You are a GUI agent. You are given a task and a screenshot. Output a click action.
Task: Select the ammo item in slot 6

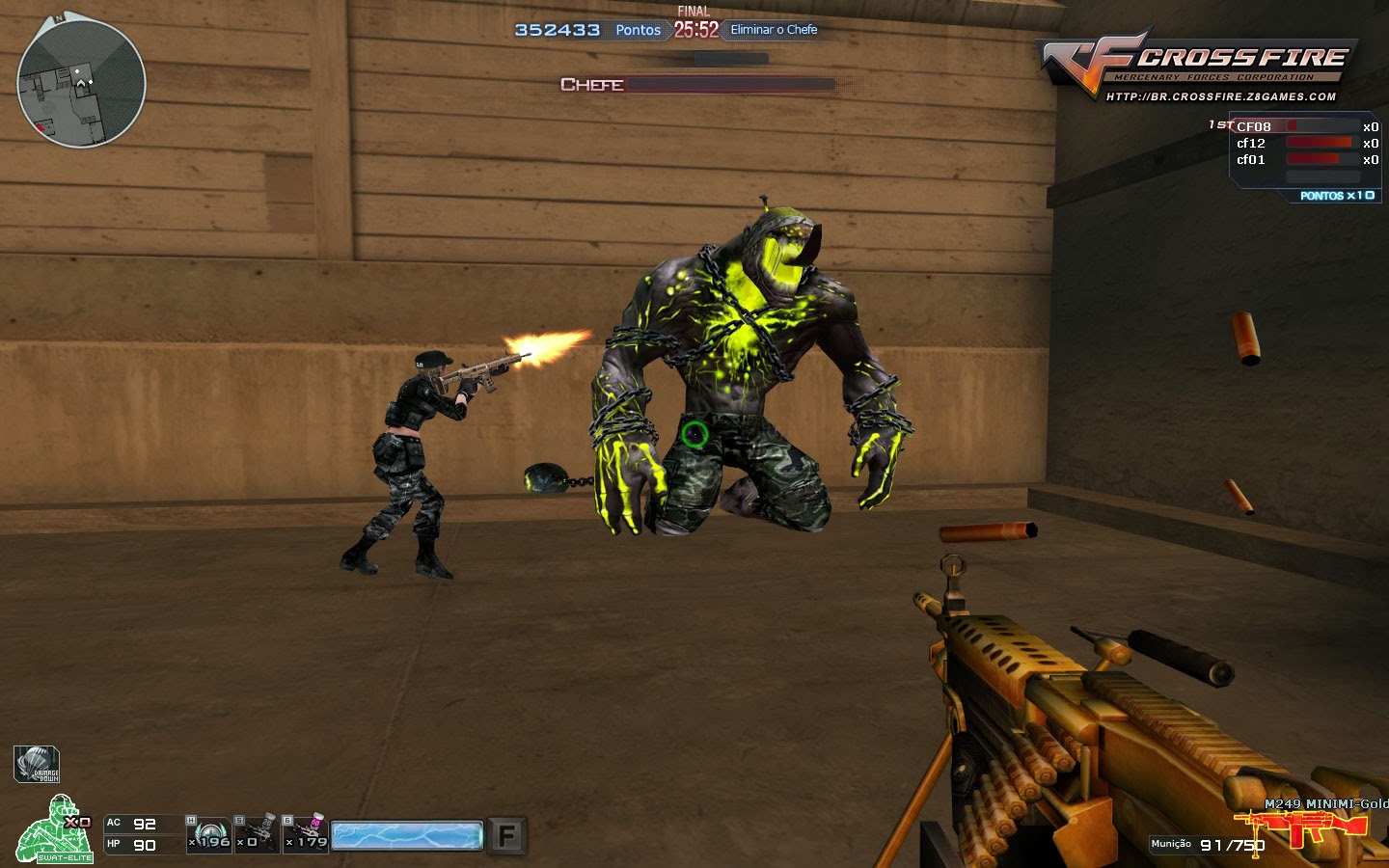coord(305,835)
